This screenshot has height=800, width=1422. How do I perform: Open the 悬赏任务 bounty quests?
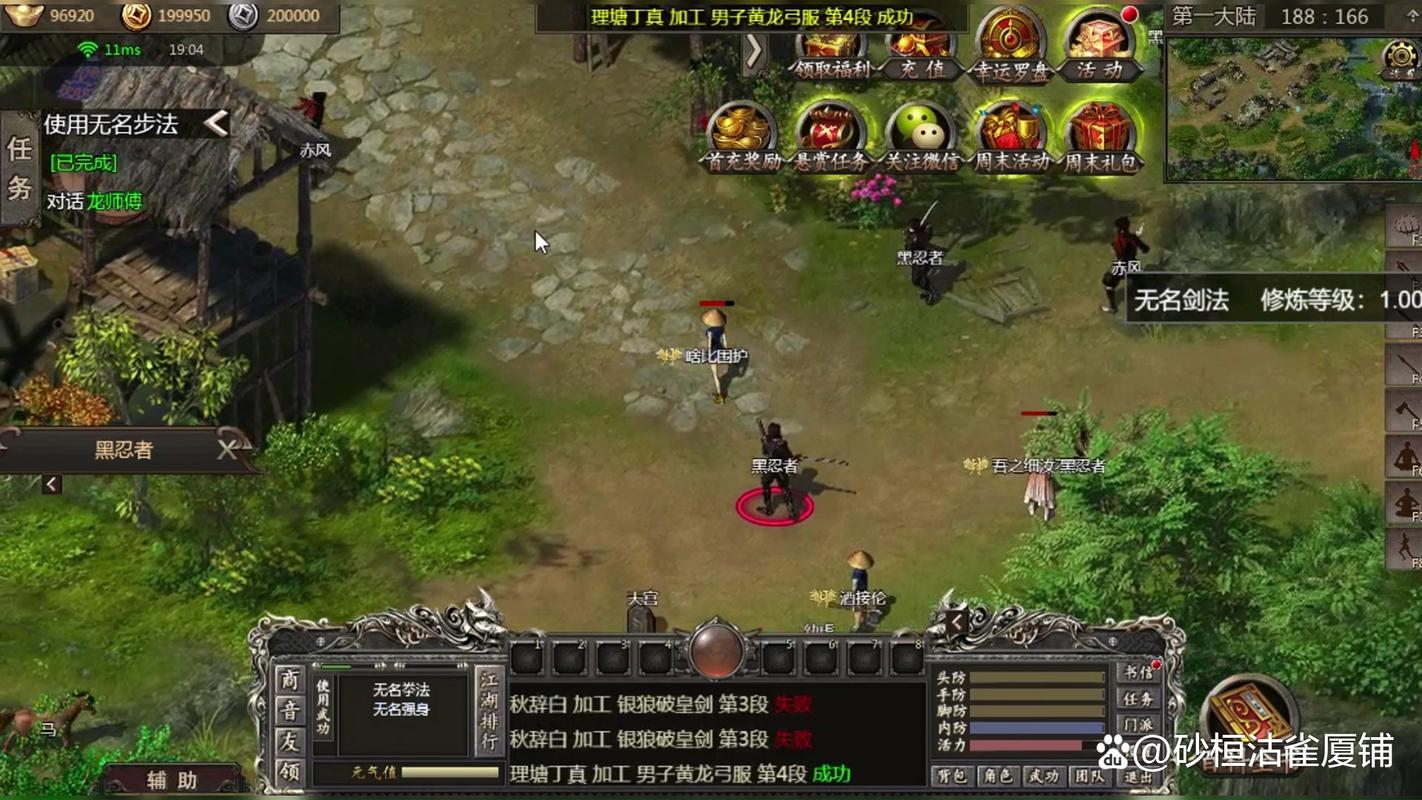point(831,138)
